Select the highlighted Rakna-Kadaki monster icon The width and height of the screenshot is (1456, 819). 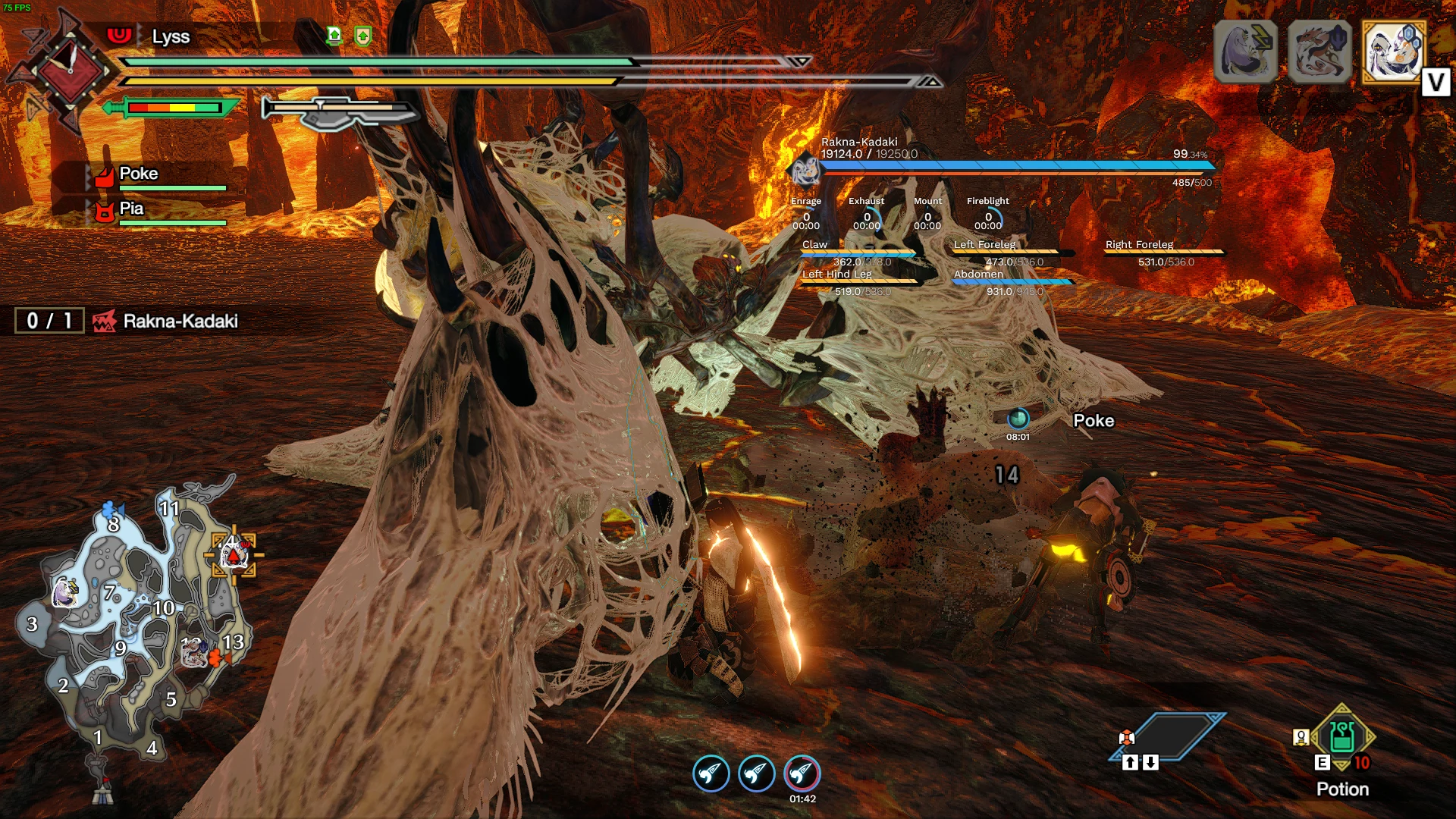coord(1394,51)
